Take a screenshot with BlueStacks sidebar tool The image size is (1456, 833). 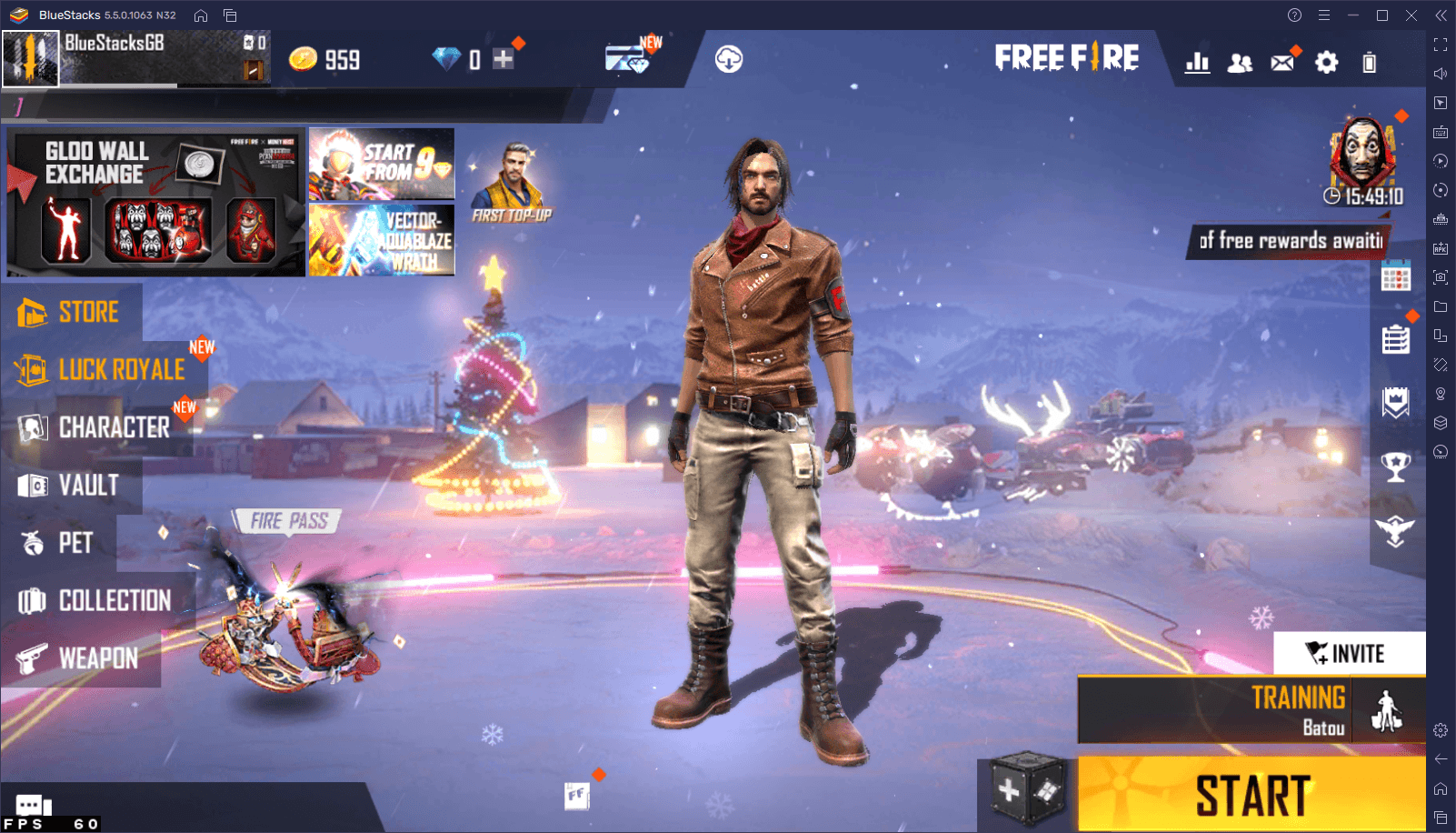pyautogui.click(x=1441, y=276)
